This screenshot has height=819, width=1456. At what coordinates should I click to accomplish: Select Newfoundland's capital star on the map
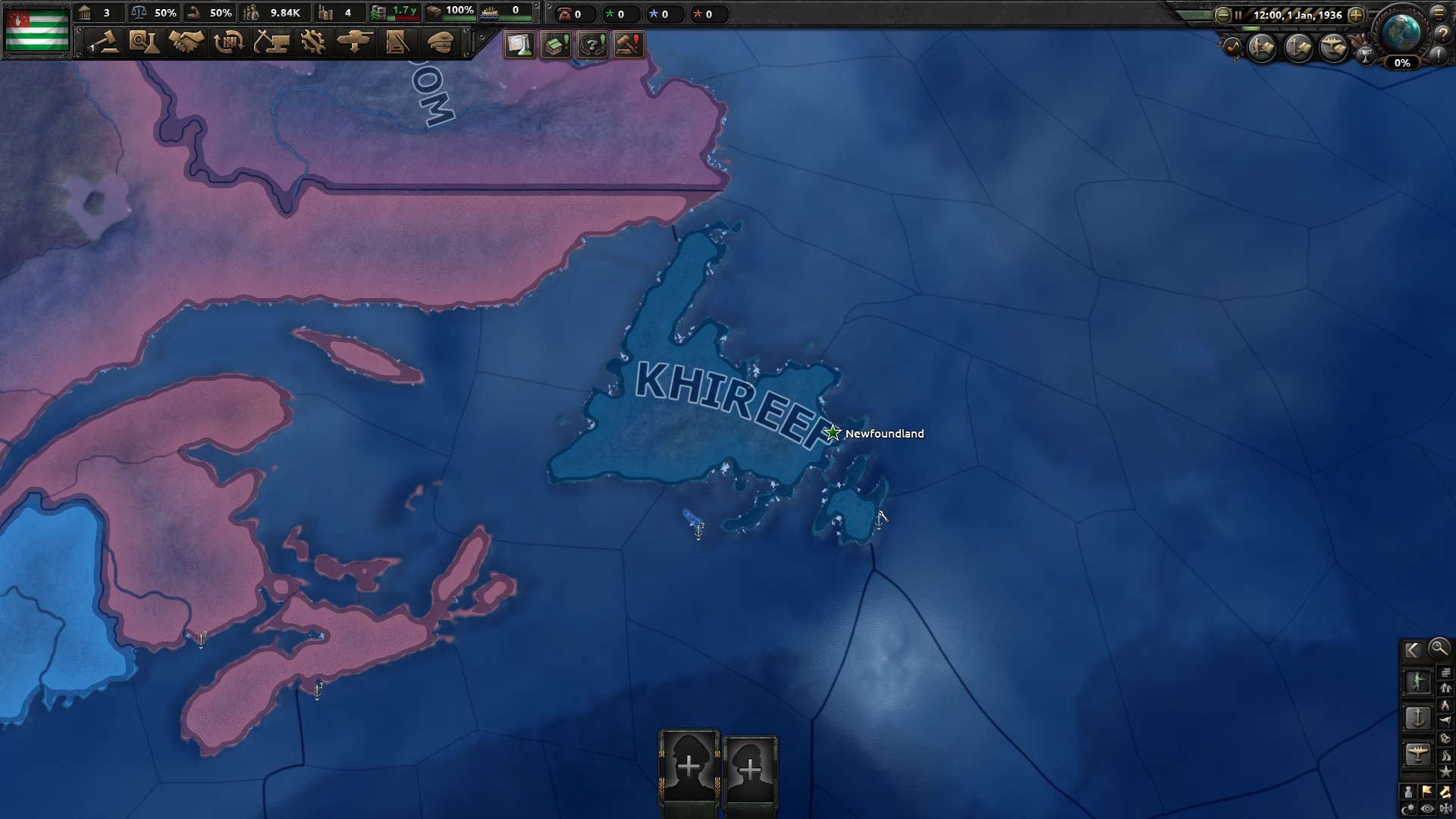coord(832,433)
